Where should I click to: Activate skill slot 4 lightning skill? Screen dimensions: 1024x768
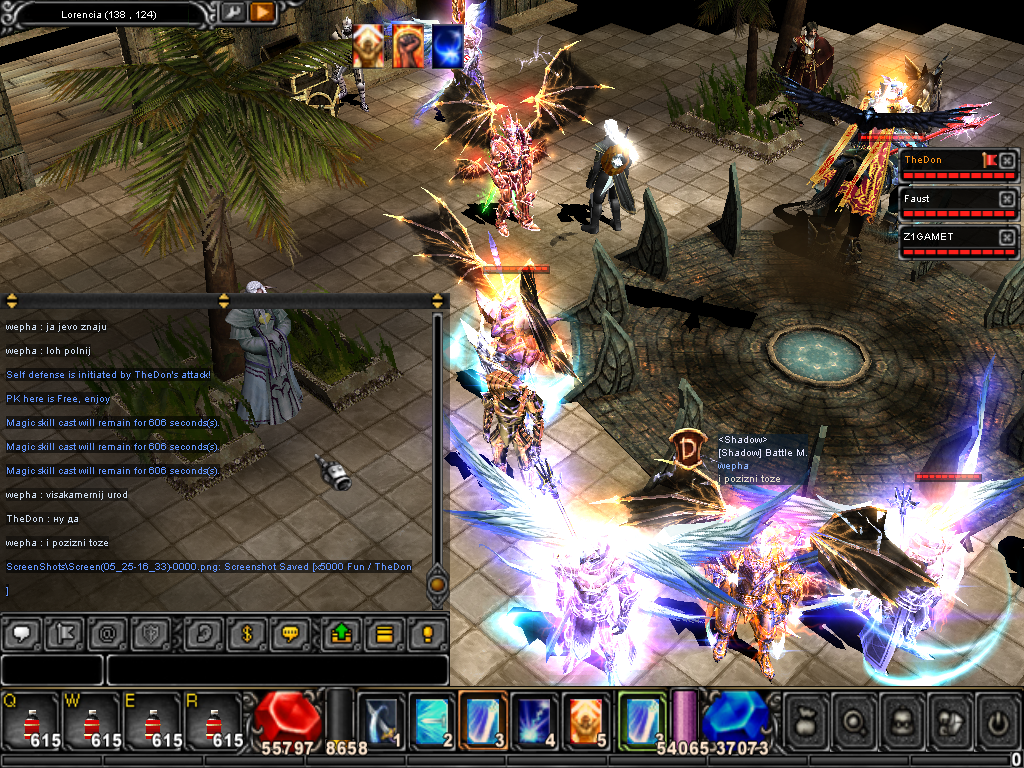(x=535, y=720)
